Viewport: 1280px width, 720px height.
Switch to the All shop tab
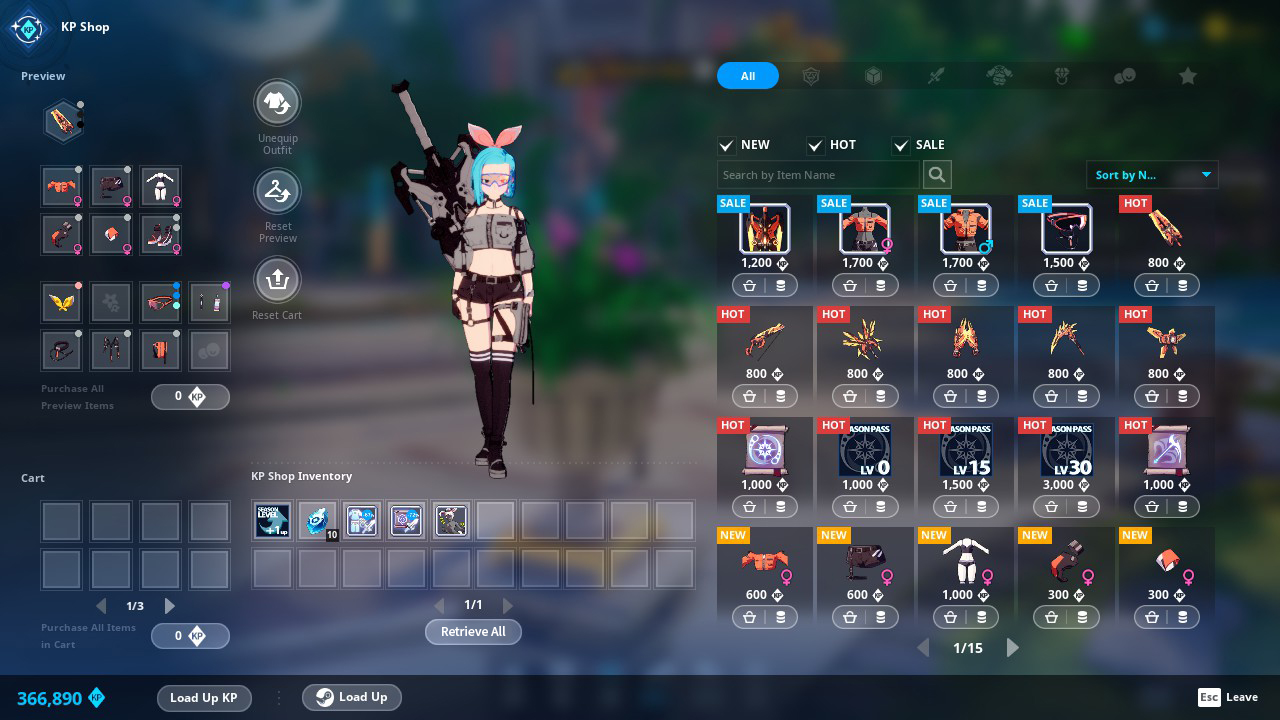click(x=747, y=76)
